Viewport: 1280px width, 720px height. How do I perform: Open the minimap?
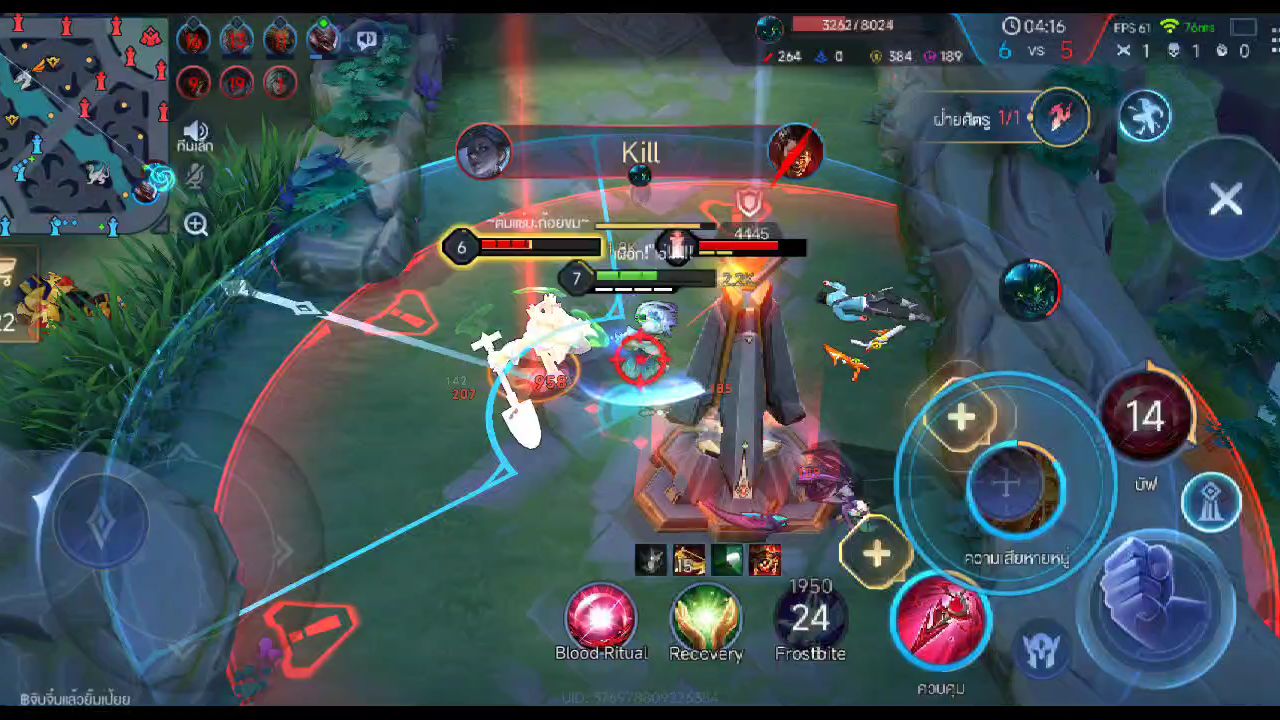pos(85,120)
